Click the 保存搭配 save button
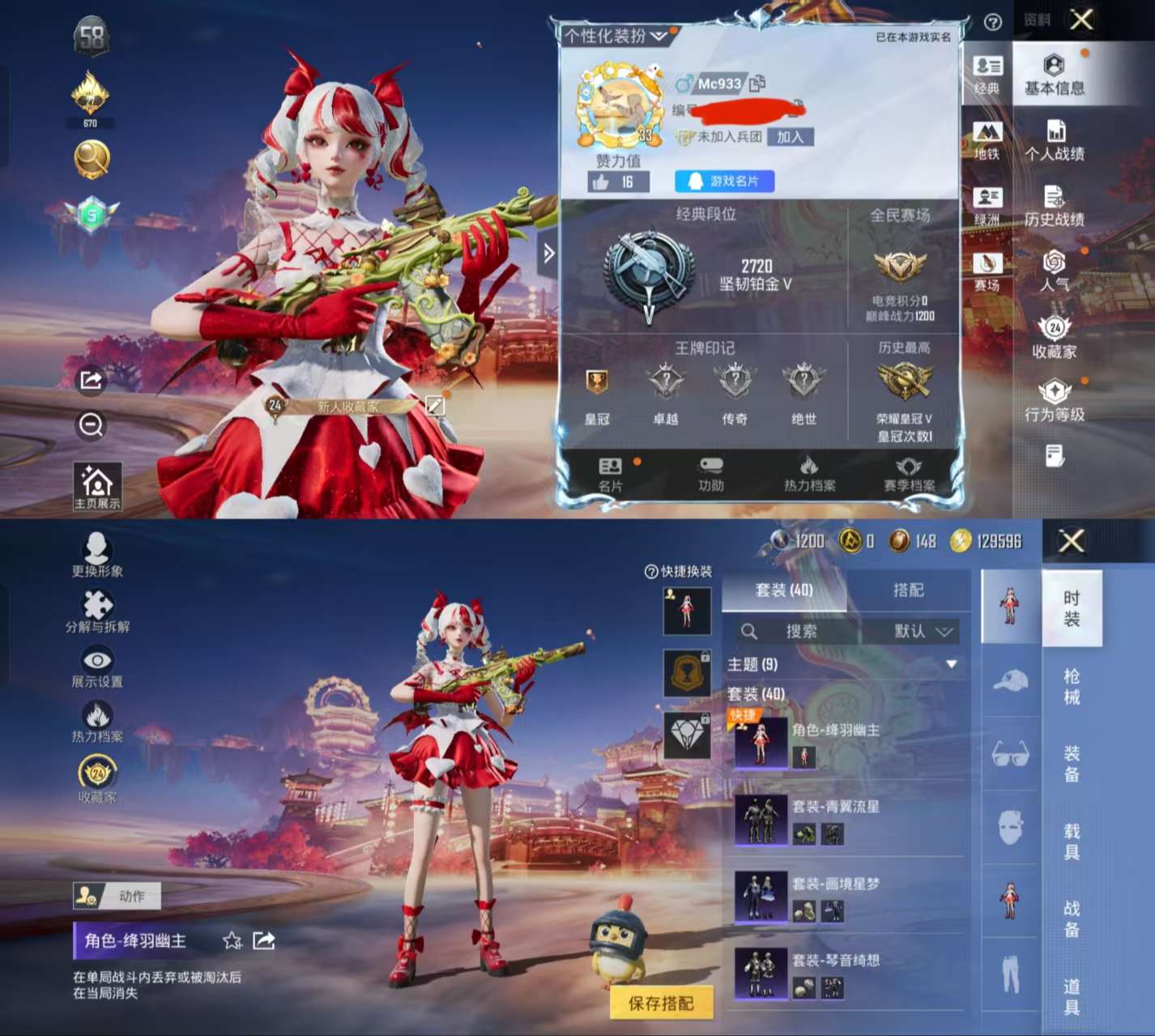Viewport: 1155px width, 1036px height. (661, 1002)
